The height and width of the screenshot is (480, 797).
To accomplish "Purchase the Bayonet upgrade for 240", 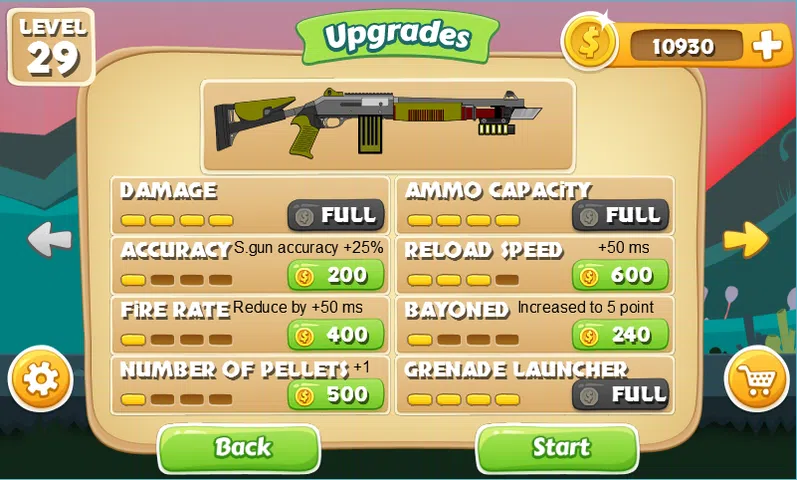I will (619, 335).
